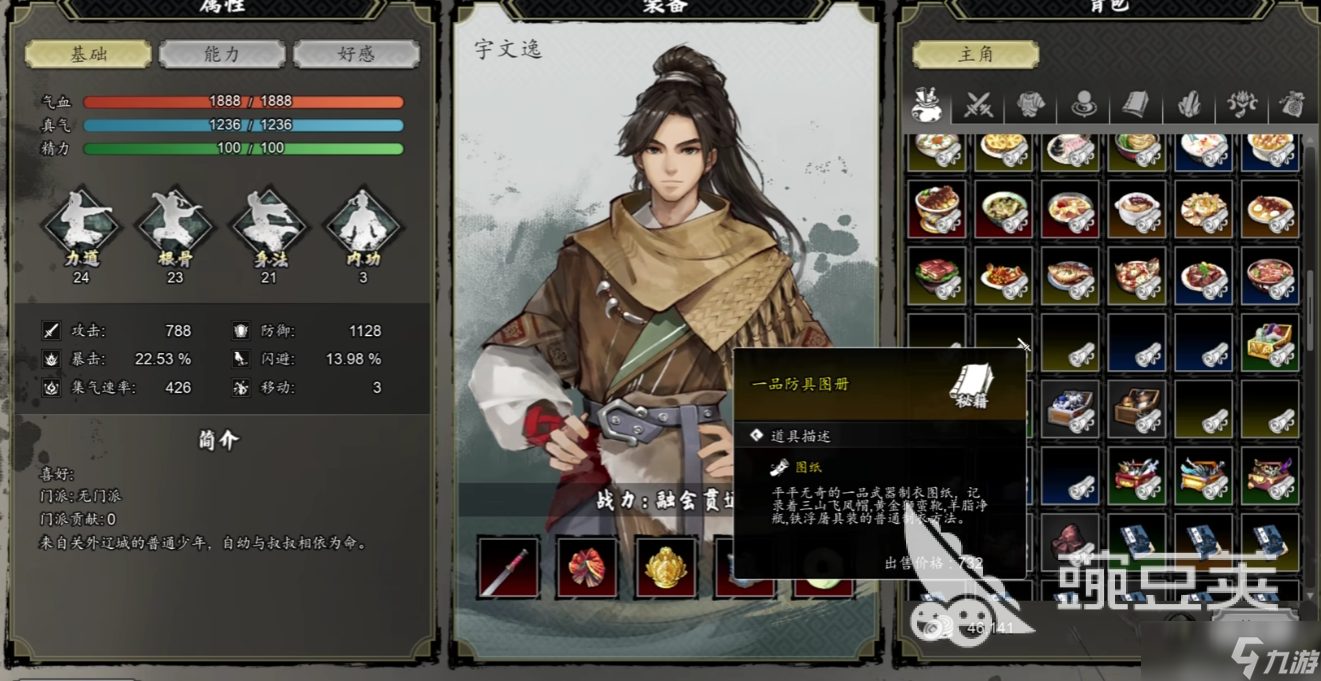The width and height of the screenshot is (1321, 681).
Task: Choose the 内功 attribute icon
Action: tap(362, 227)
